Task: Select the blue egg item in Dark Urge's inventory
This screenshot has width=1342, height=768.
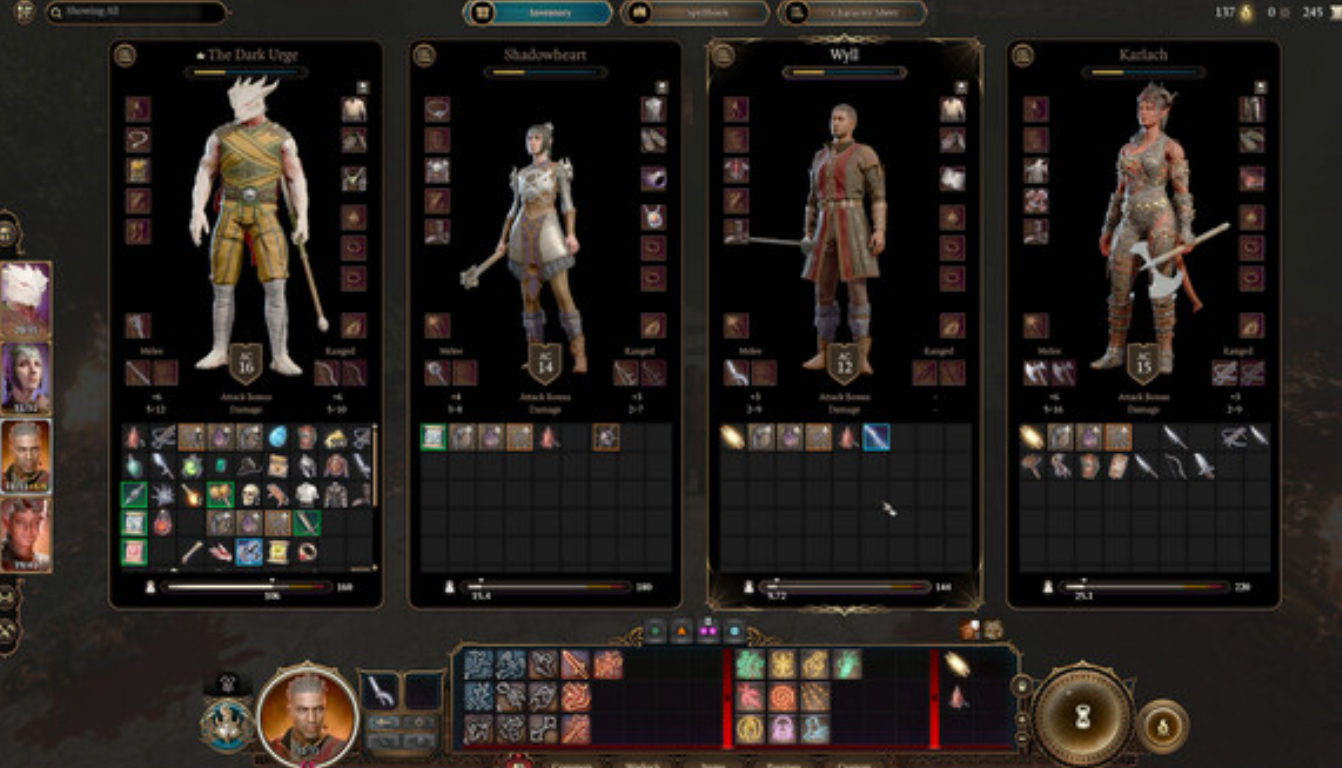Action: point(278,437)
